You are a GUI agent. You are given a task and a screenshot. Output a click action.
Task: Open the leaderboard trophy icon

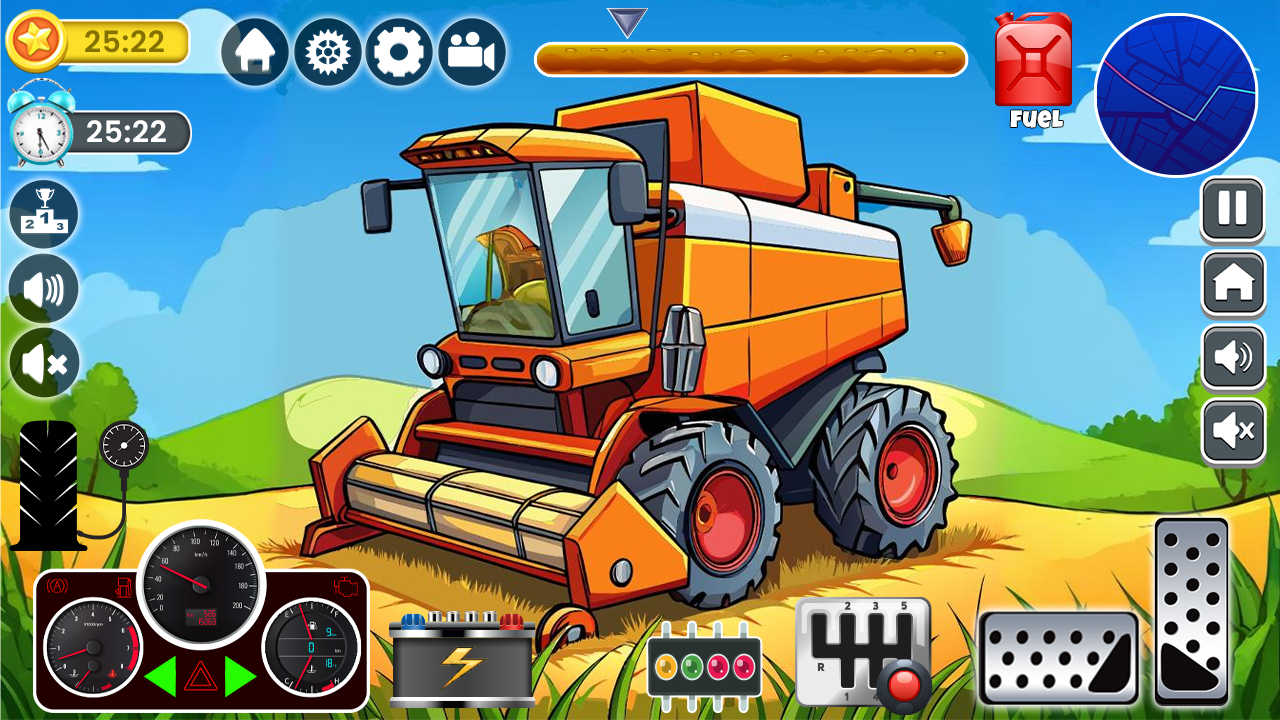pyautogui.click(x=42, y=212)
